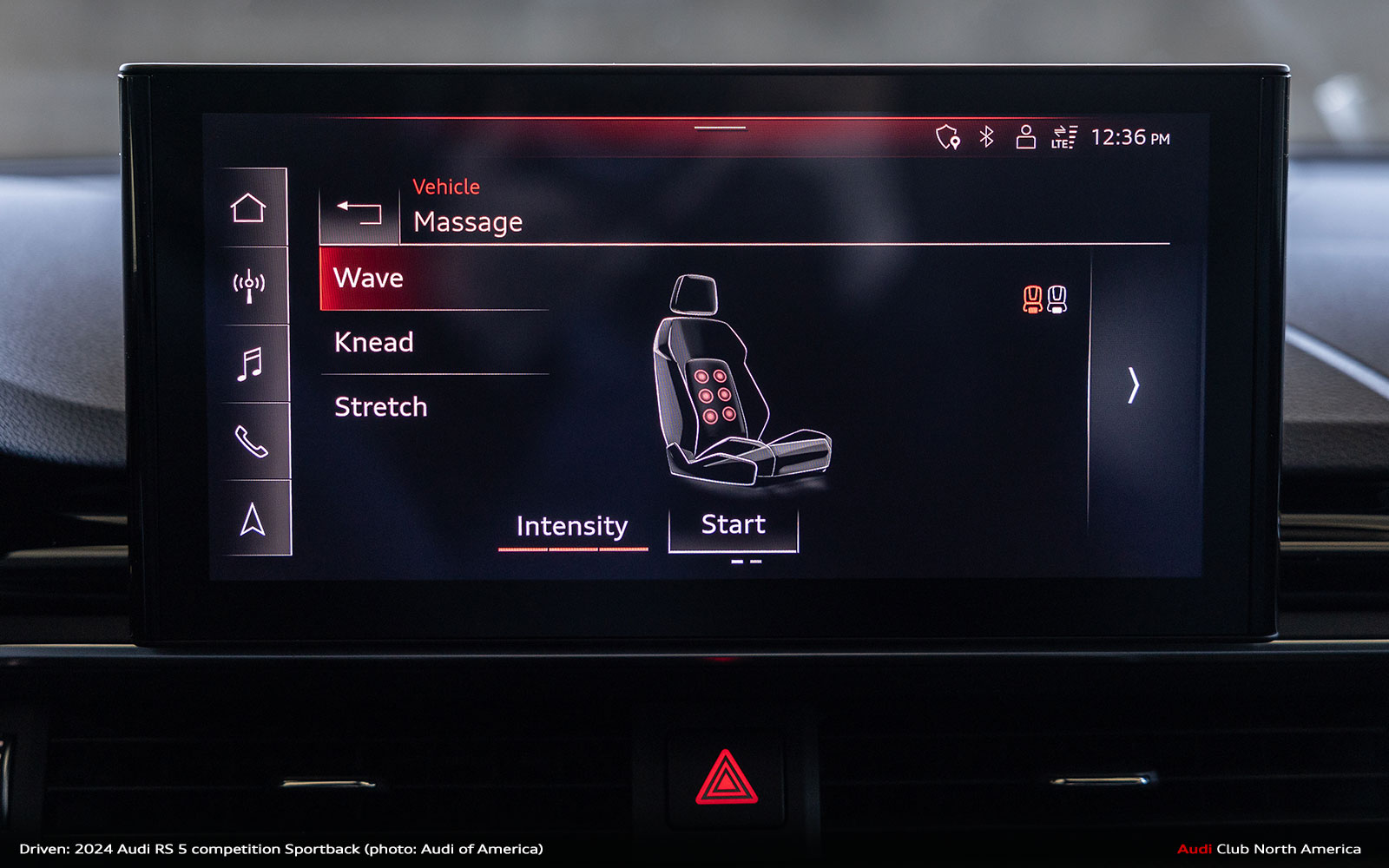1389x868 pixels.
Task: Open the Intensity setting
Action: tap(572, 527)
